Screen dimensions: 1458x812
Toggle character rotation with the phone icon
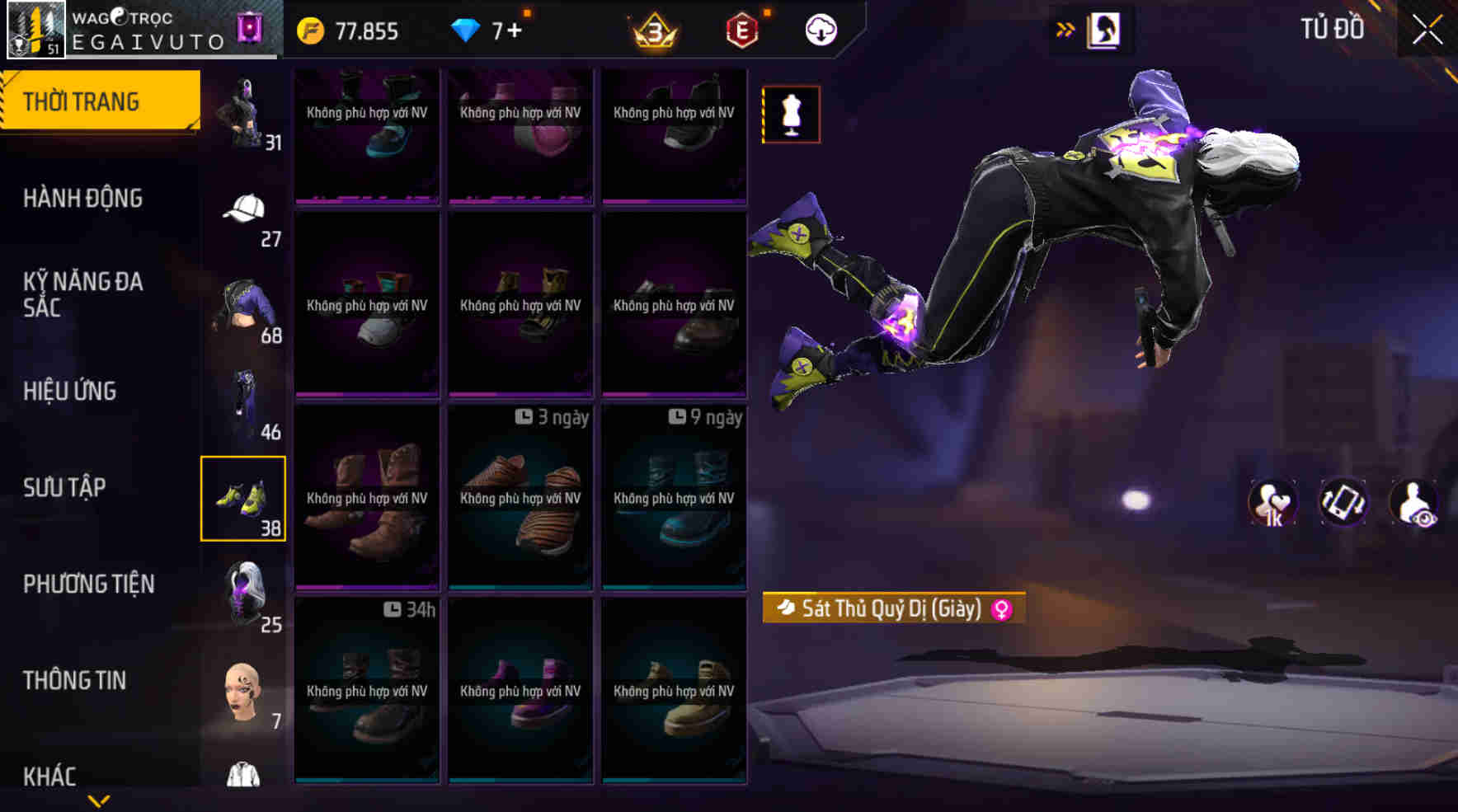(x=1343, y=503)
